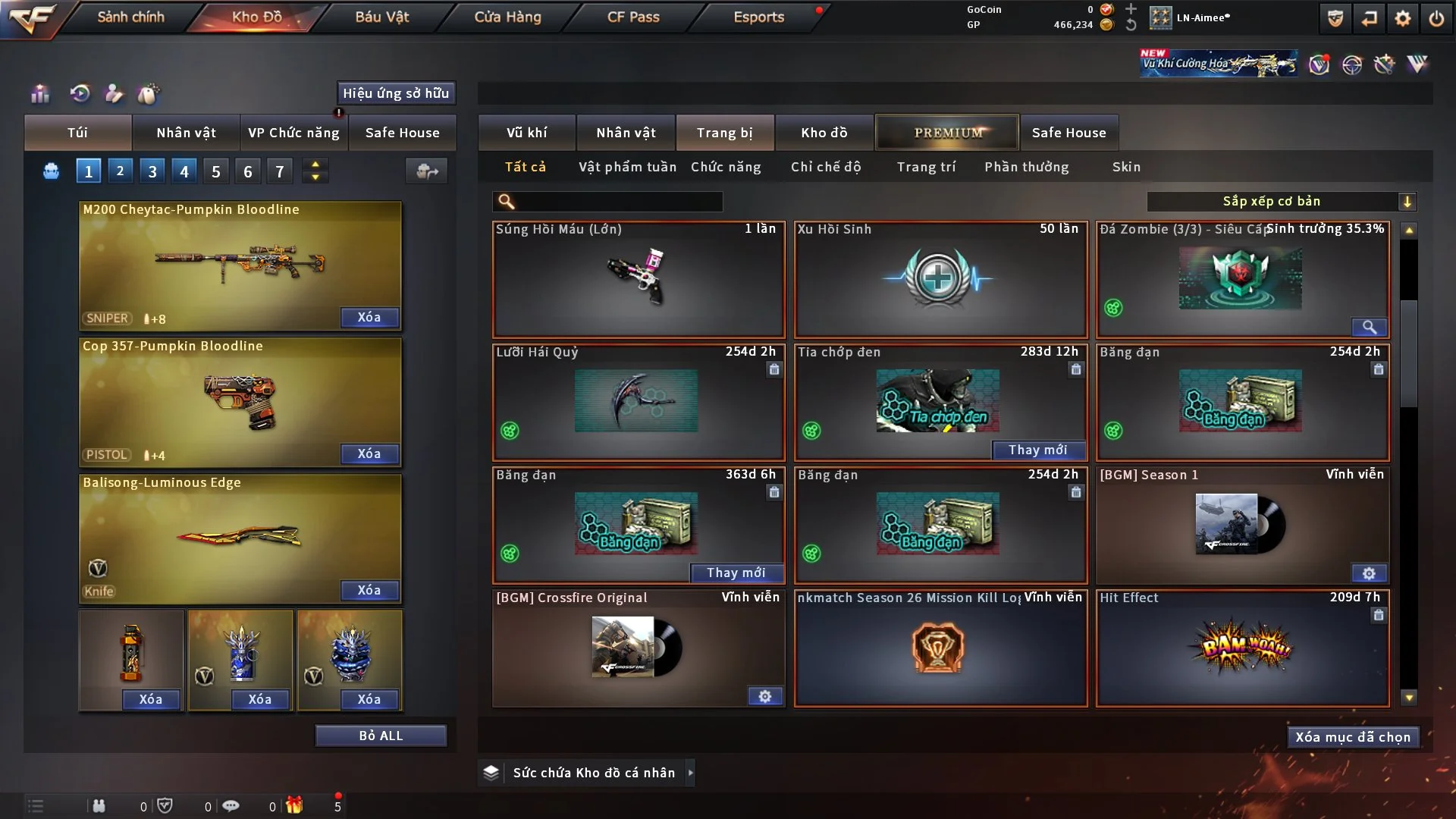Image resolution: width=1456 pixels, height=819 pixels.
Task: Open the Sắp xếp cơ bản sort dropdown
Action: [x=1281, y=201]
